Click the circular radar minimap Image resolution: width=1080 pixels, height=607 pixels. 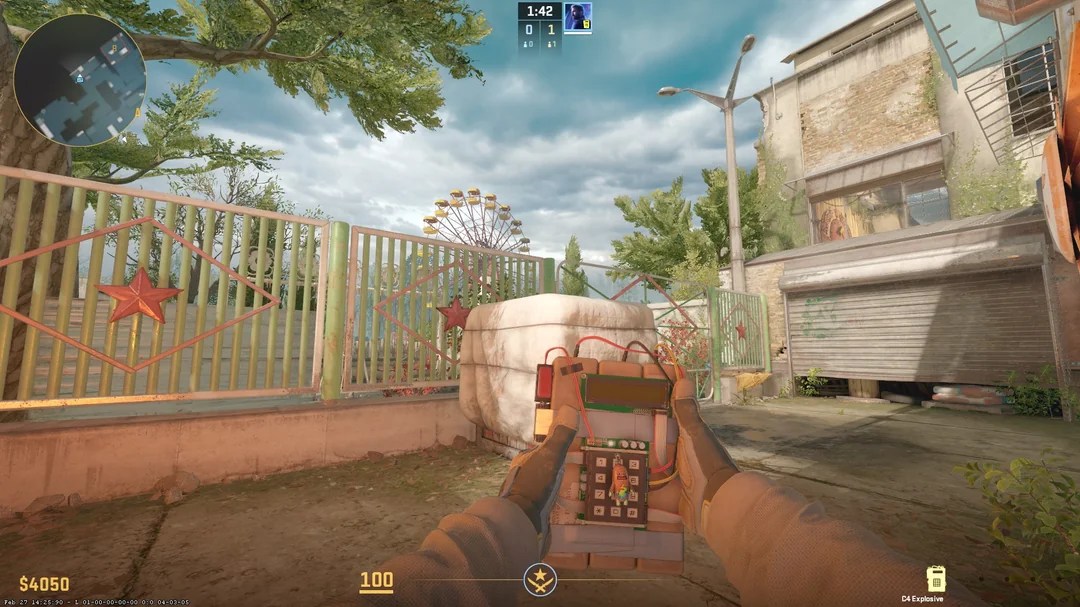pyautogui.click(x=80, y=79)
